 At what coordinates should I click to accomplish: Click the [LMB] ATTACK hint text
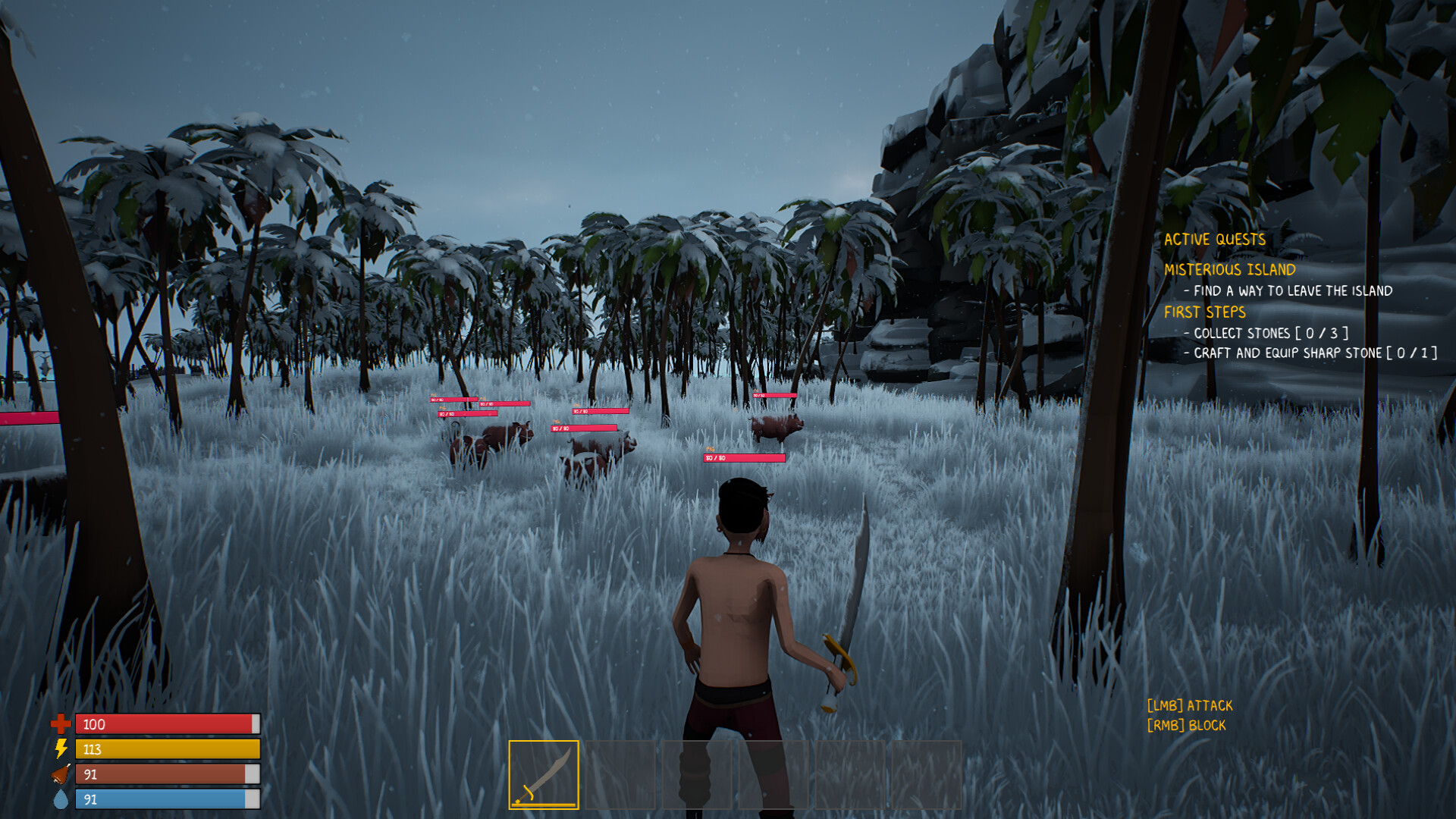point(1191,705)
